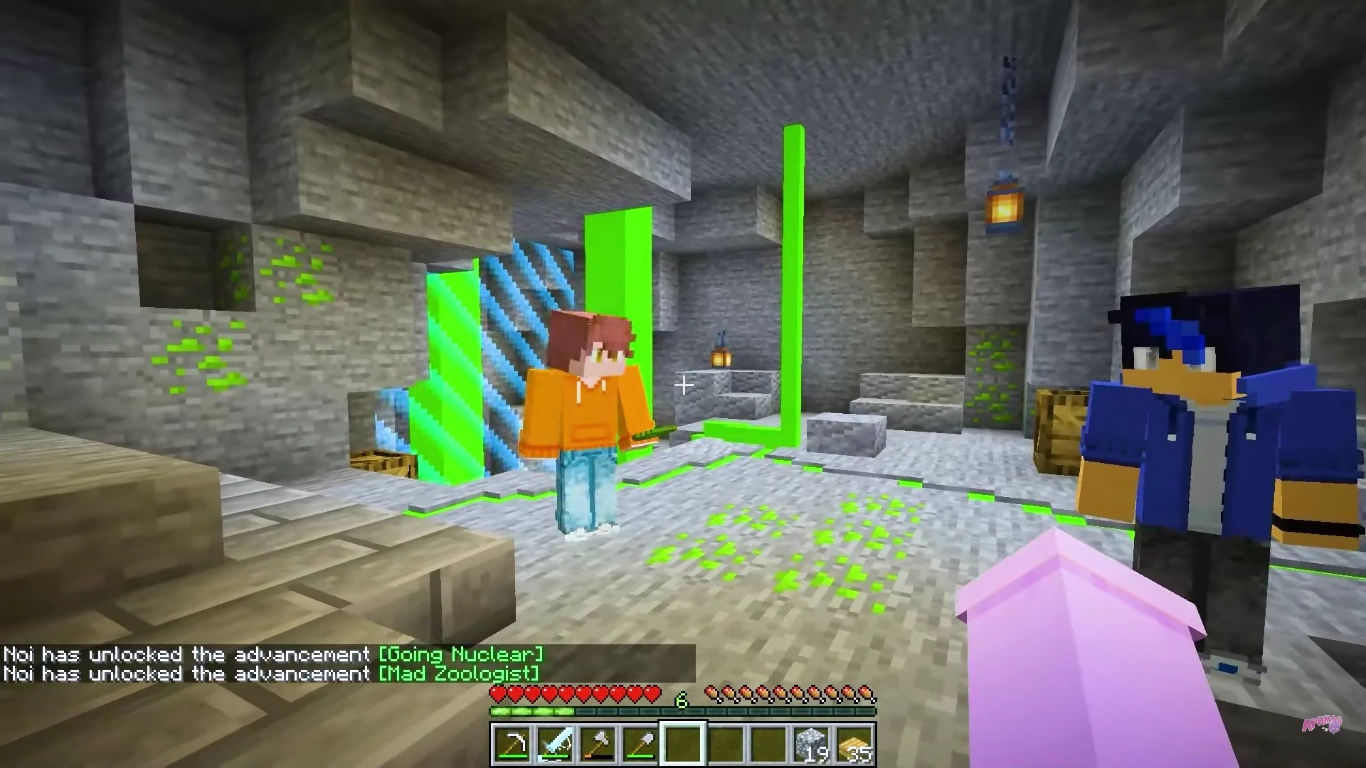Click the last heart in the health bar

point(651,693)
